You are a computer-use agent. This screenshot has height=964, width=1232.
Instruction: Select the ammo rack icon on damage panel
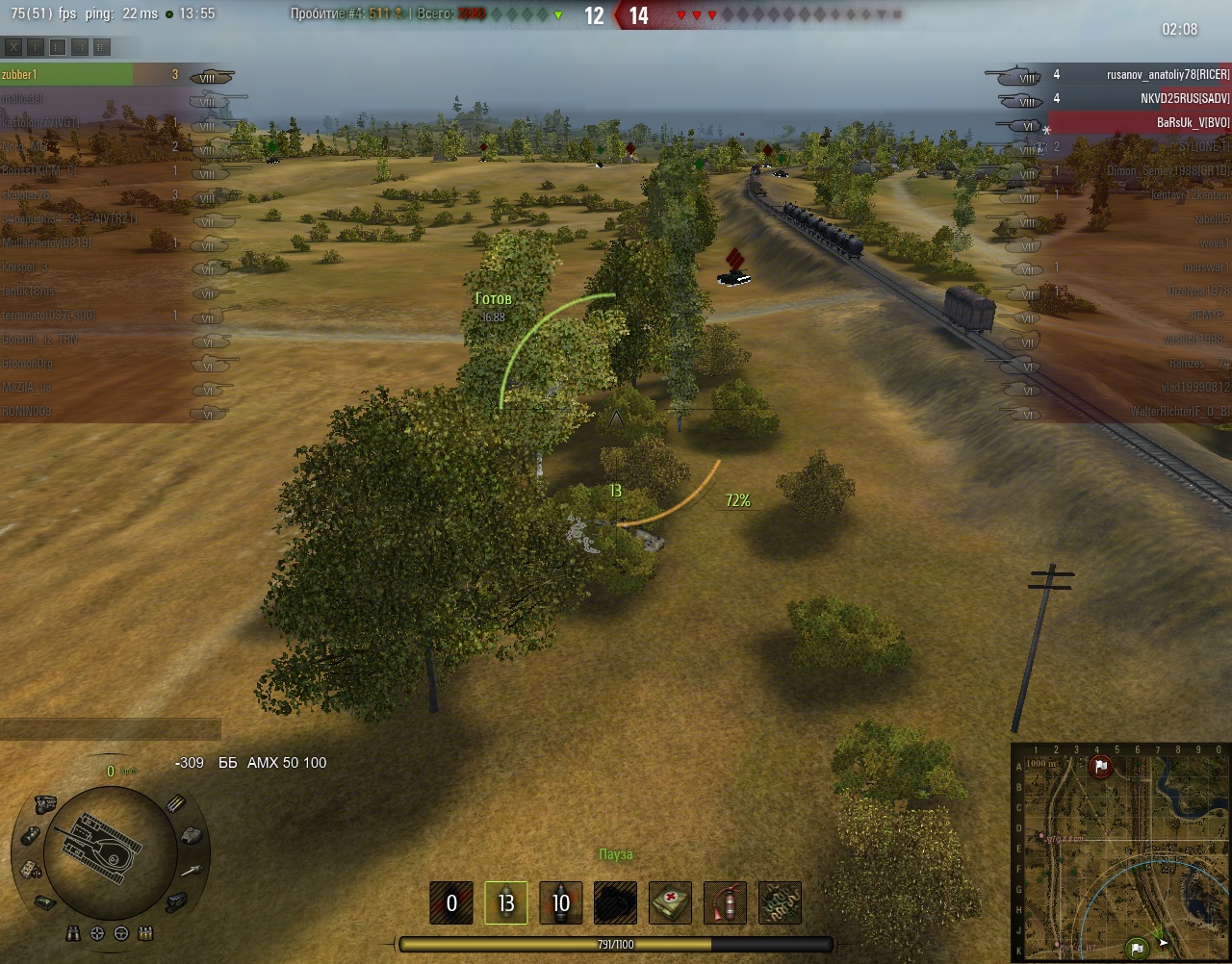tap(175, 804)
